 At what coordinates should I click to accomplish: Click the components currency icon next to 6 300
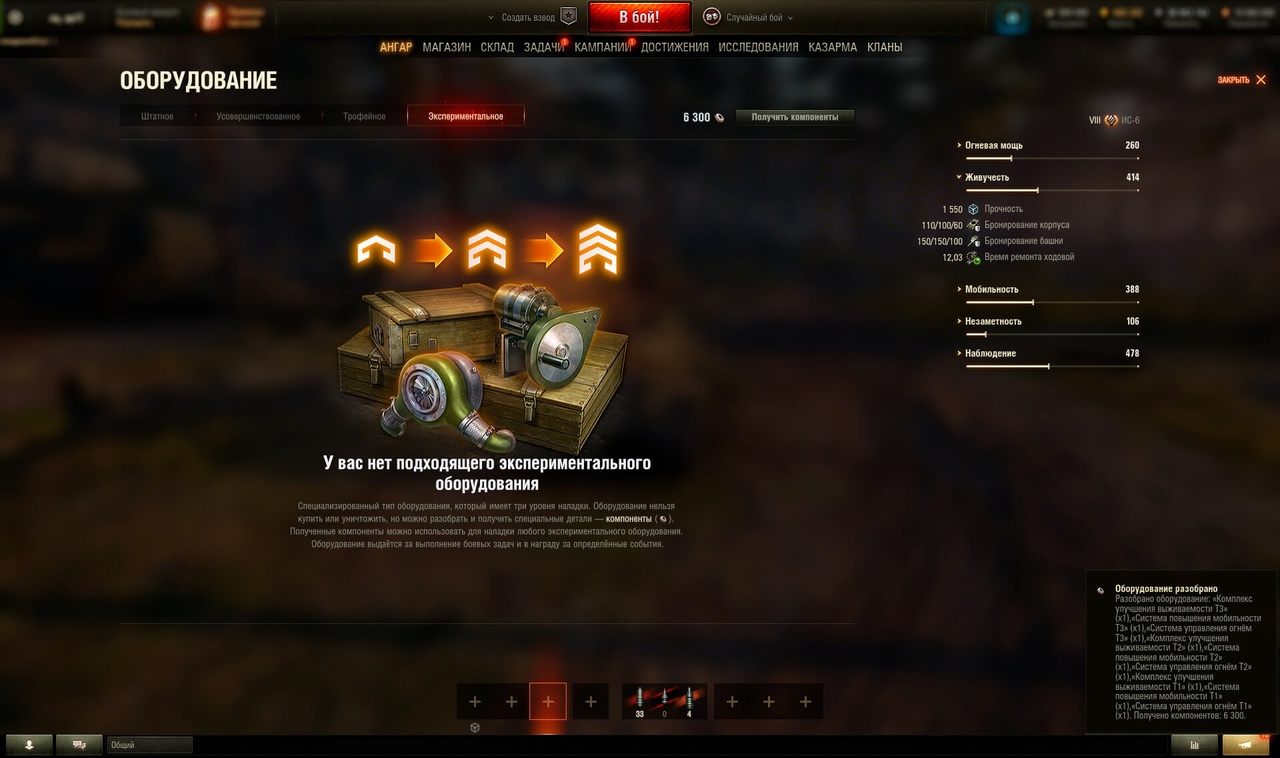coord(718,116)
